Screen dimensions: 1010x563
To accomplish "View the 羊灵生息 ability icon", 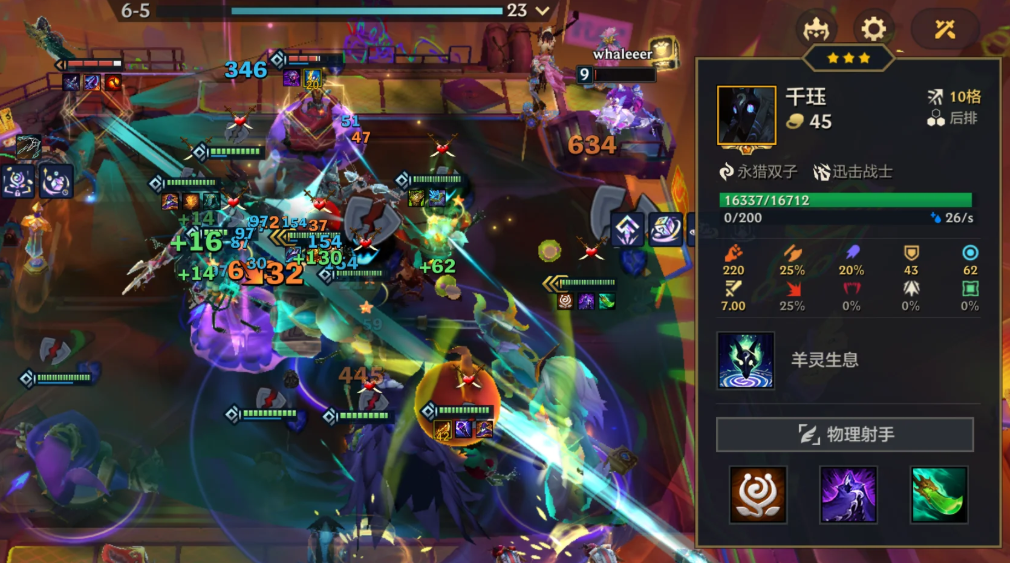I will pyautogui.click(x=746, y=360).
